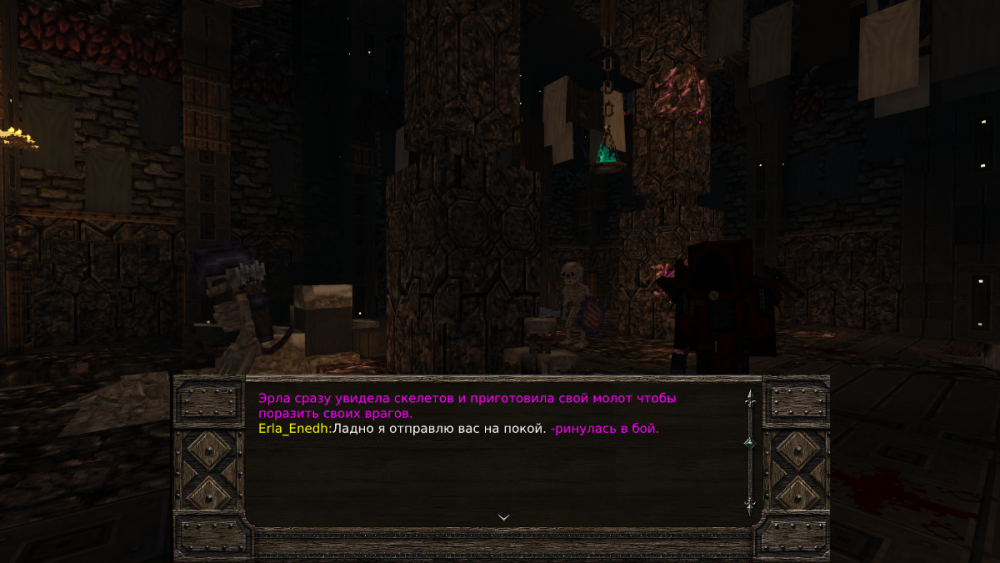
Task: Click the Erla_Enedh chat message line
Action: click(x=458, y=429)
